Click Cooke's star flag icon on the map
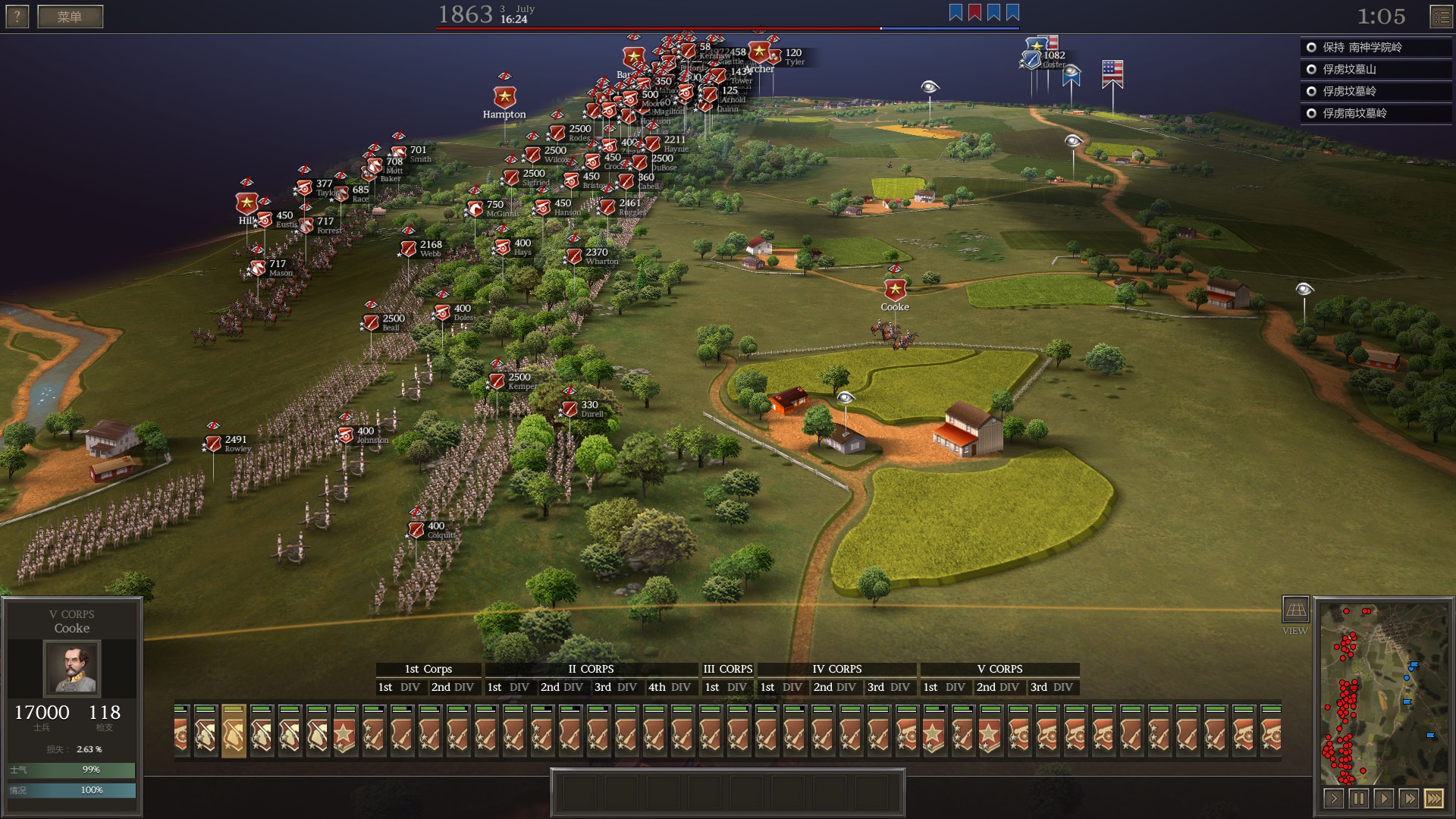 click(x=895, y=289)
